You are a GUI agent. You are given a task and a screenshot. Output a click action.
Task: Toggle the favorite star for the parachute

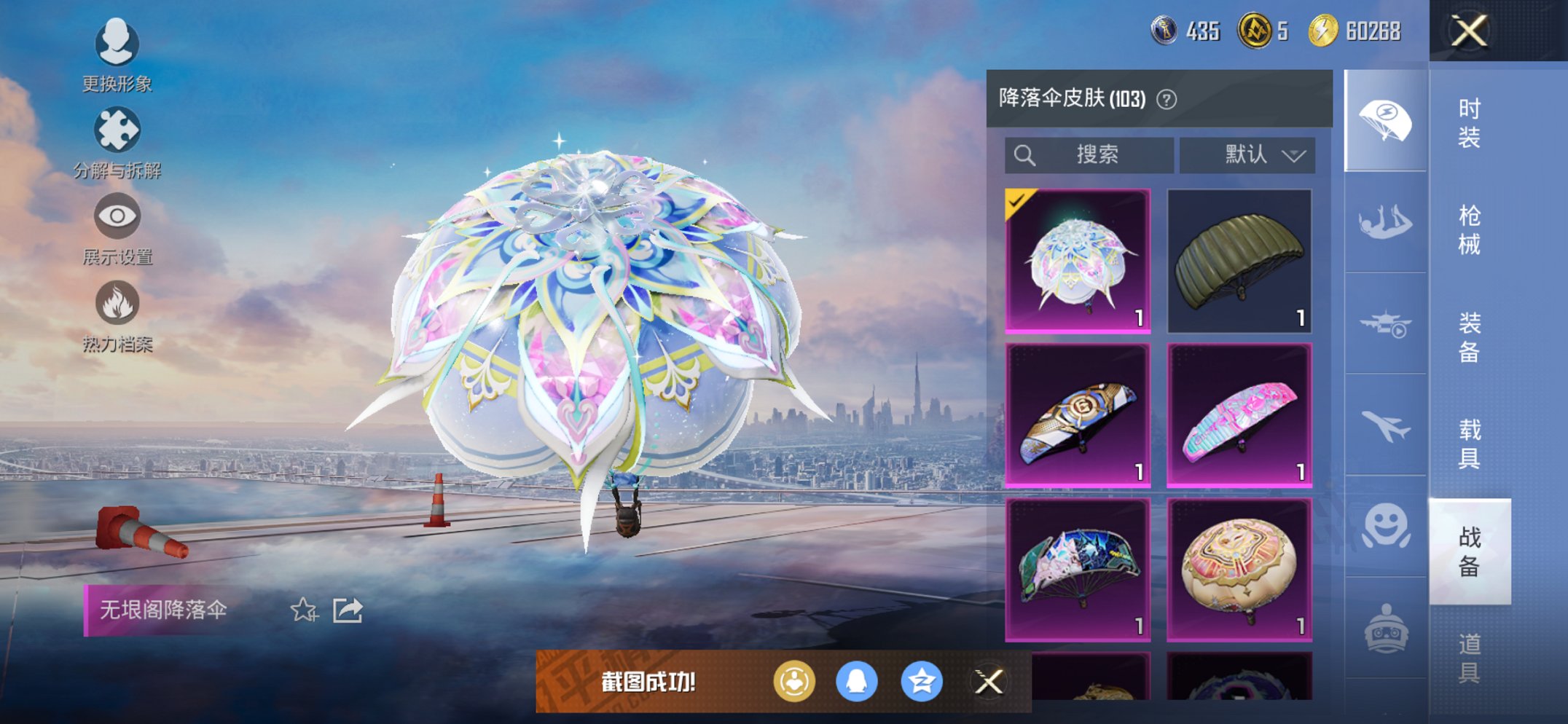[305, 611]
